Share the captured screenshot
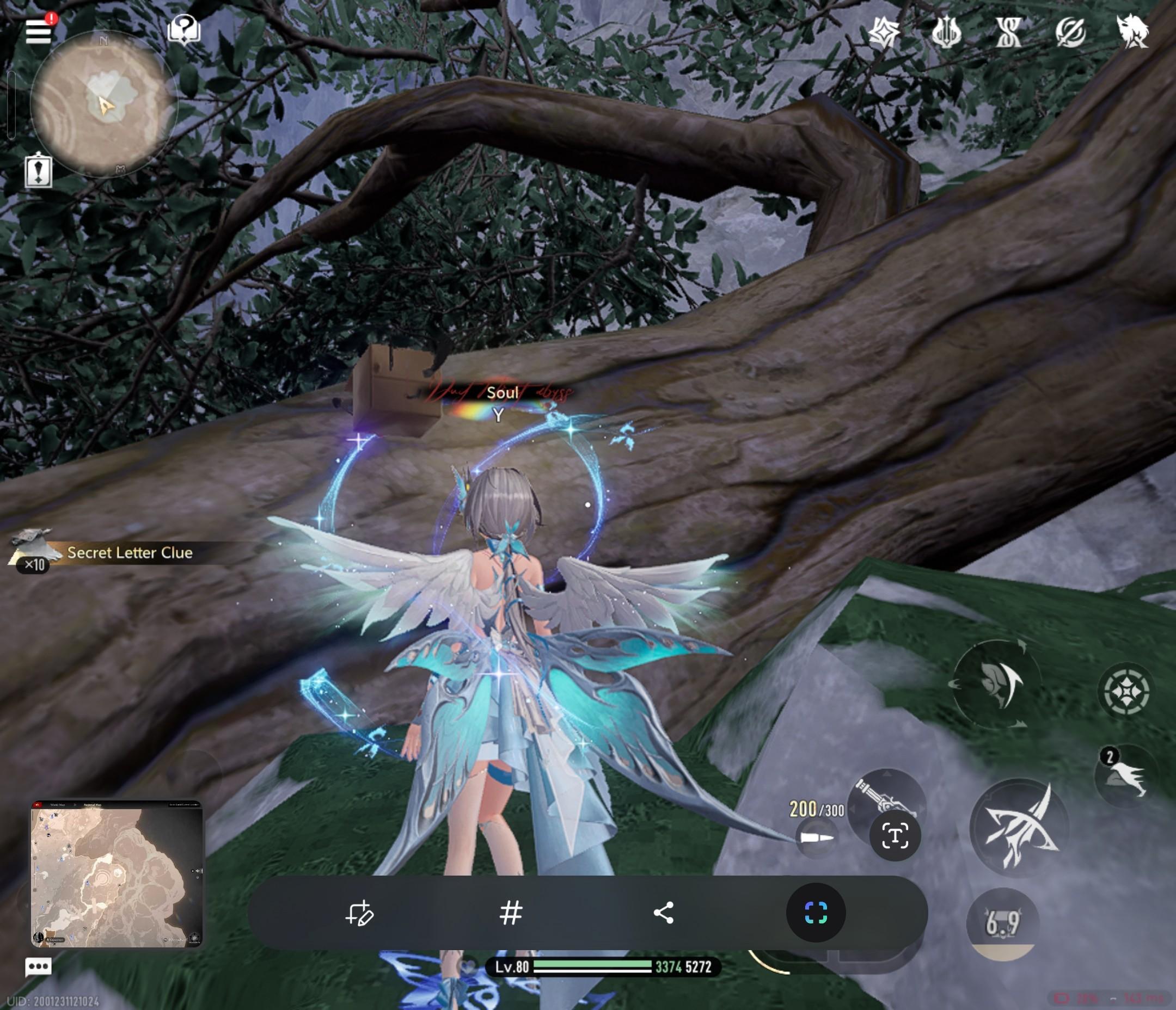The width and height of the screenshot is (1176, 1010). (664, 913)
